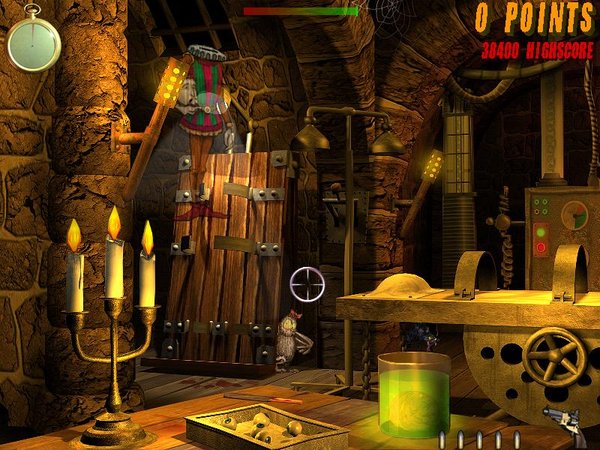Click the revolver weapon icon
Viewport: 600px width, 450px height.
tap(569, 424)
